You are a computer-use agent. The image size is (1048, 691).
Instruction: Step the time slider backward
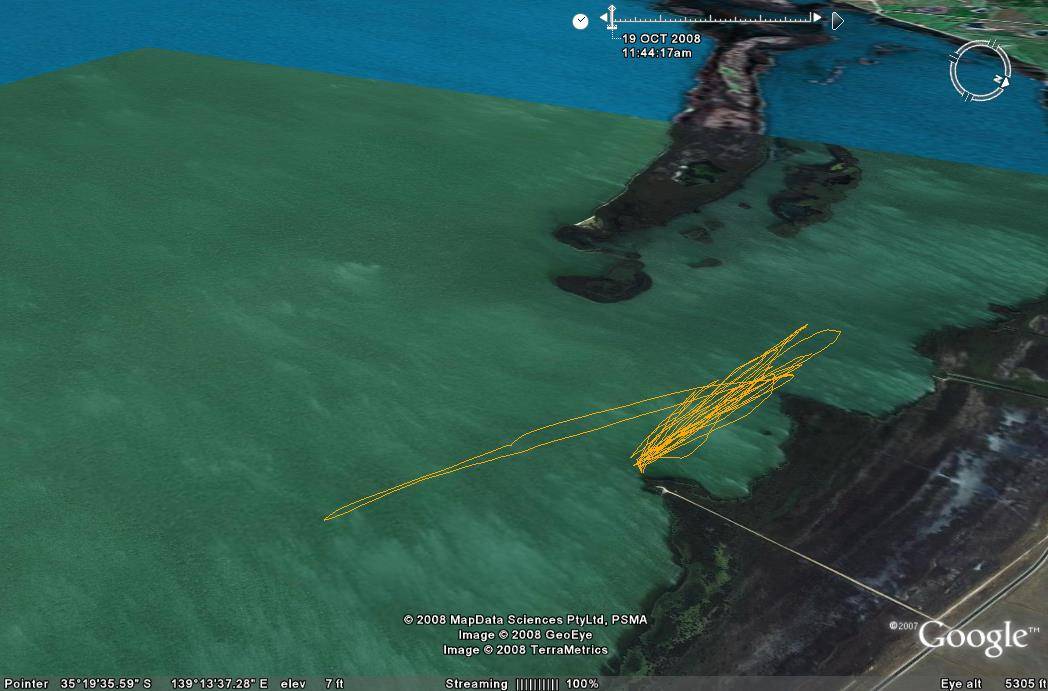click(x=604, y=18)
